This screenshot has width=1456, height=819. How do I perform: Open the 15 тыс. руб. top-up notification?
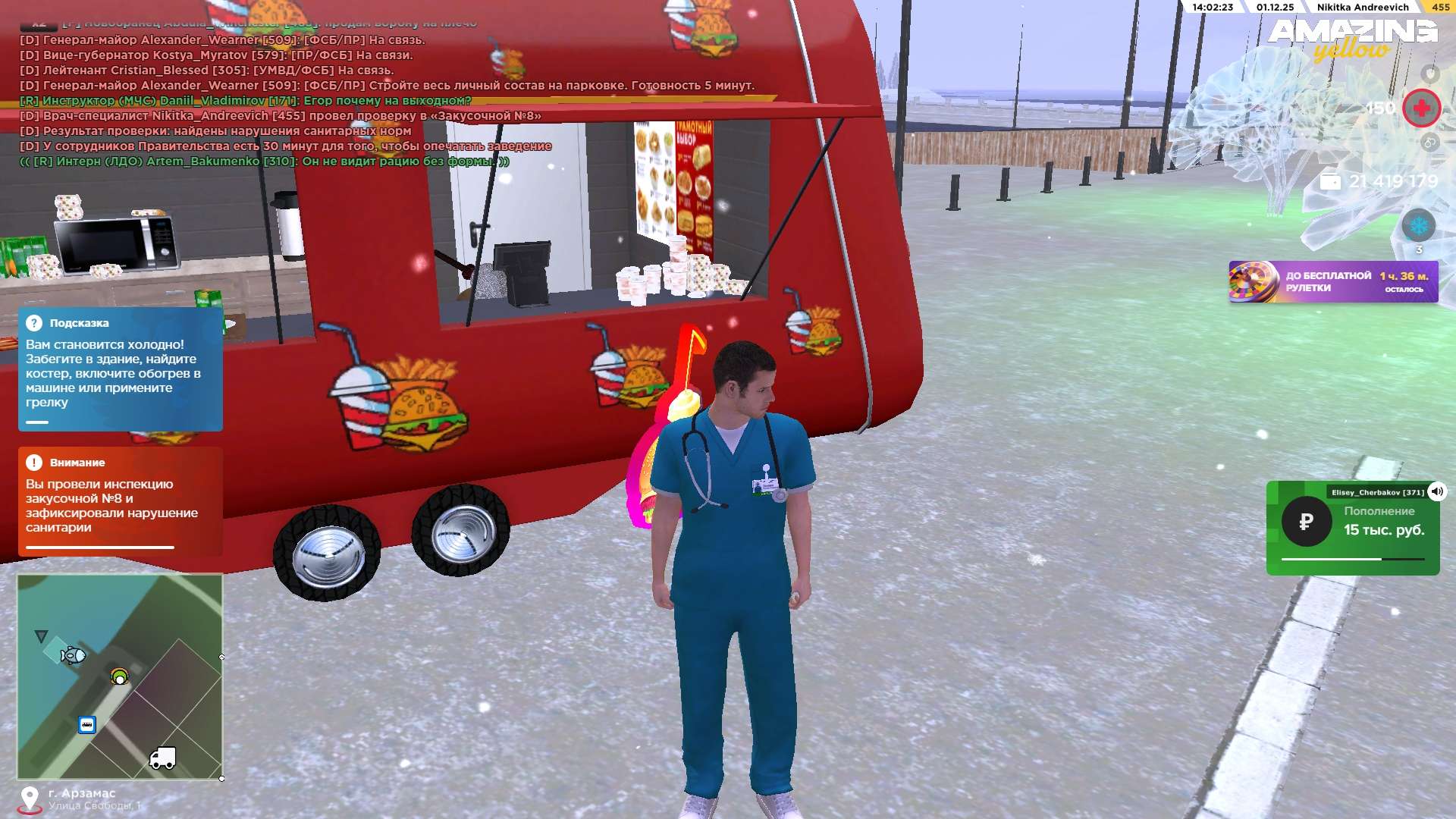click(x=1352, y=528)
